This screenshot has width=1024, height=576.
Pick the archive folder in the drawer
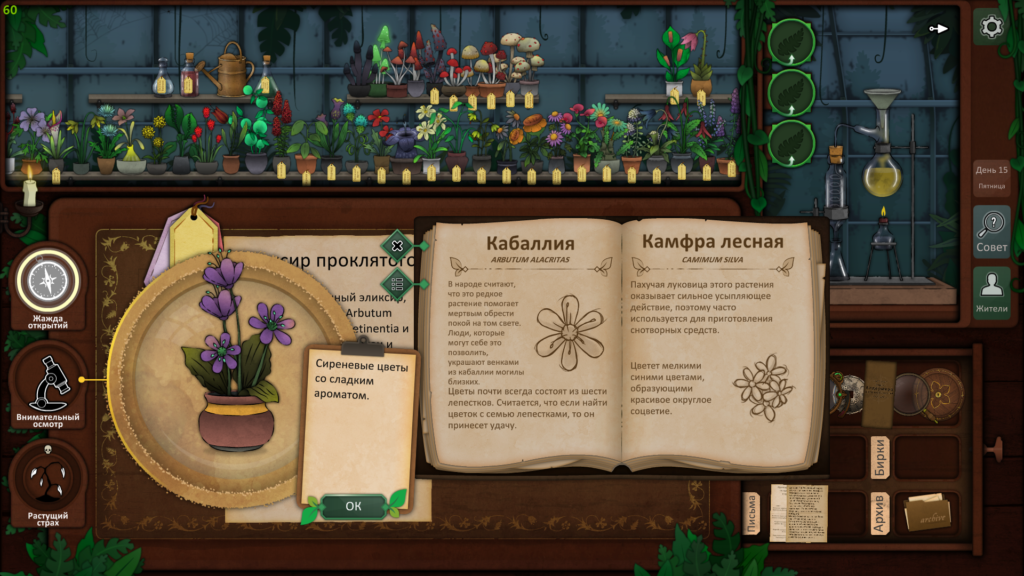click(927, 513)
